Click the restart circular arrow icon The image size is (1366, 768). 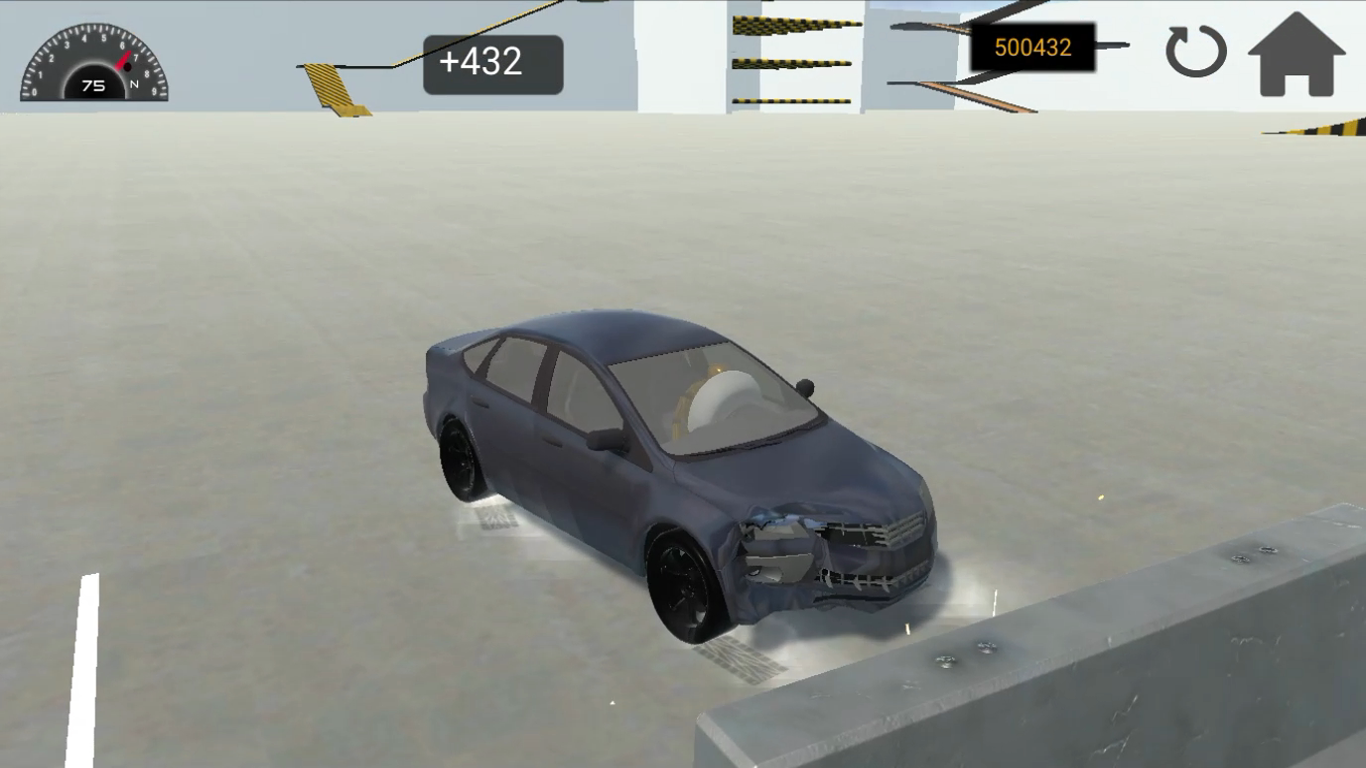click(1196, 52)
